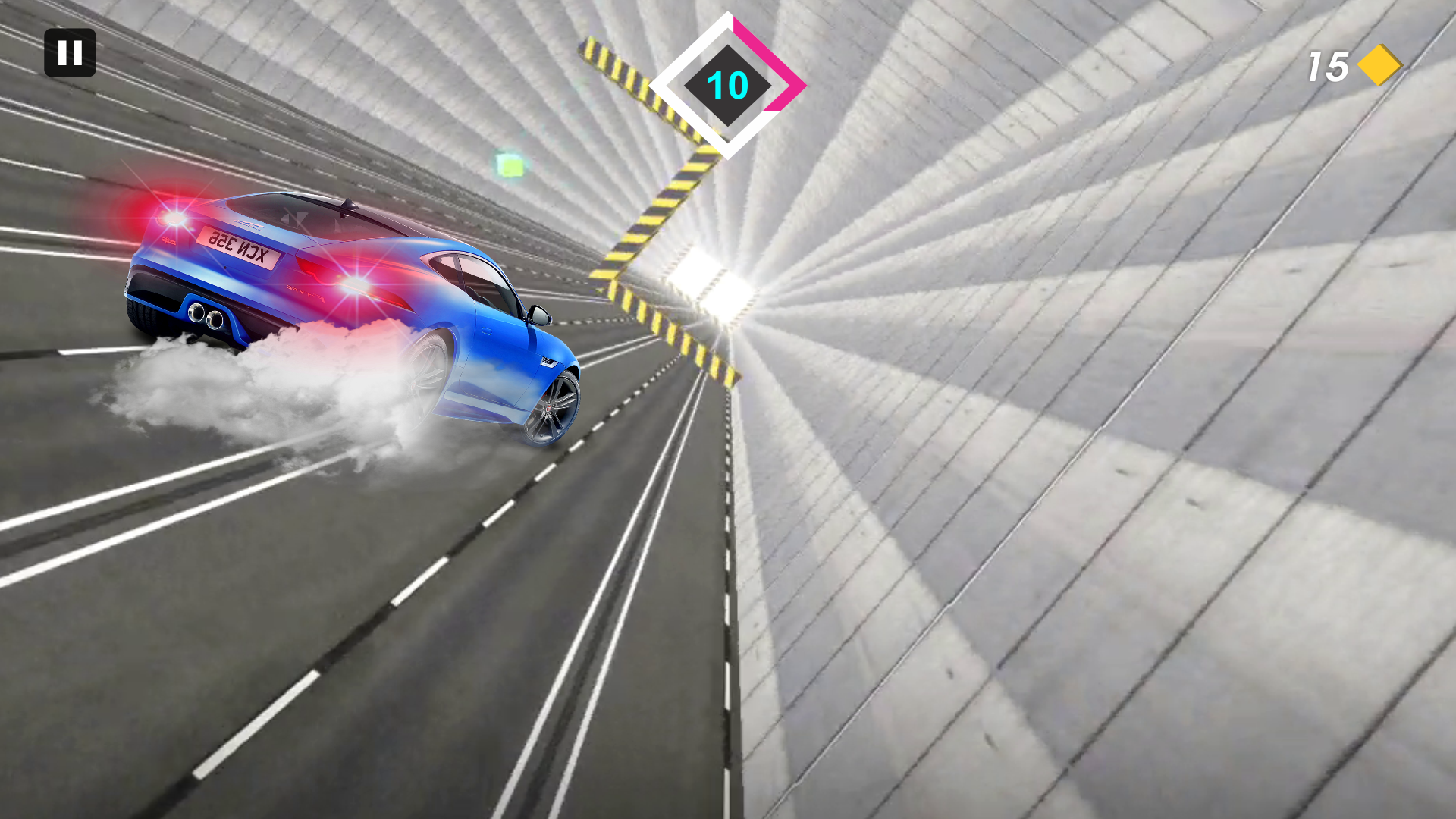The width and height of the screenshot is (1456, 819).
Task: Tap the pause icon top left
Action: pyautogui.click(x=71, y=54)
